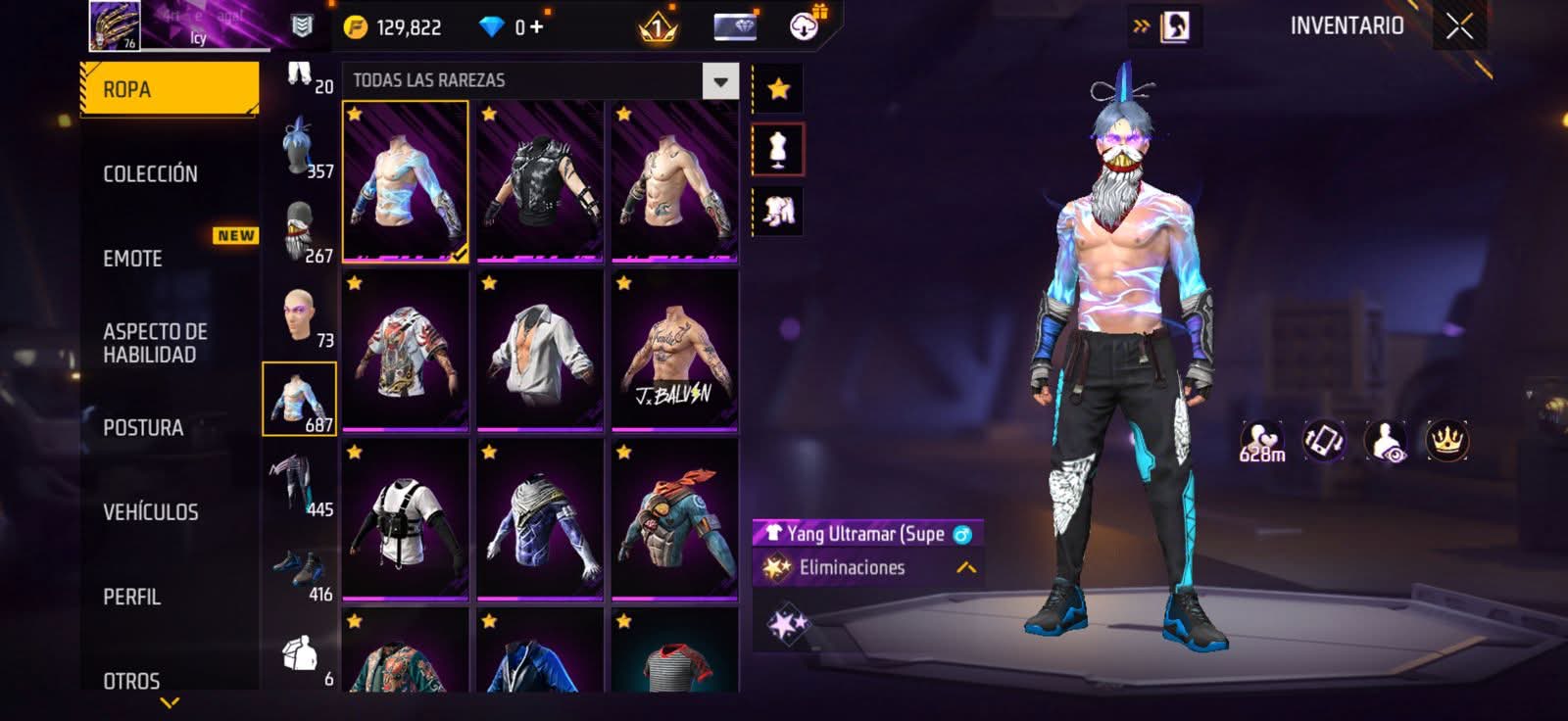Image resolution: width=1568 pixels, height=721 pixels.
Task: Open Aspecto de Habilidad section
Action: (x=155, y=343)
